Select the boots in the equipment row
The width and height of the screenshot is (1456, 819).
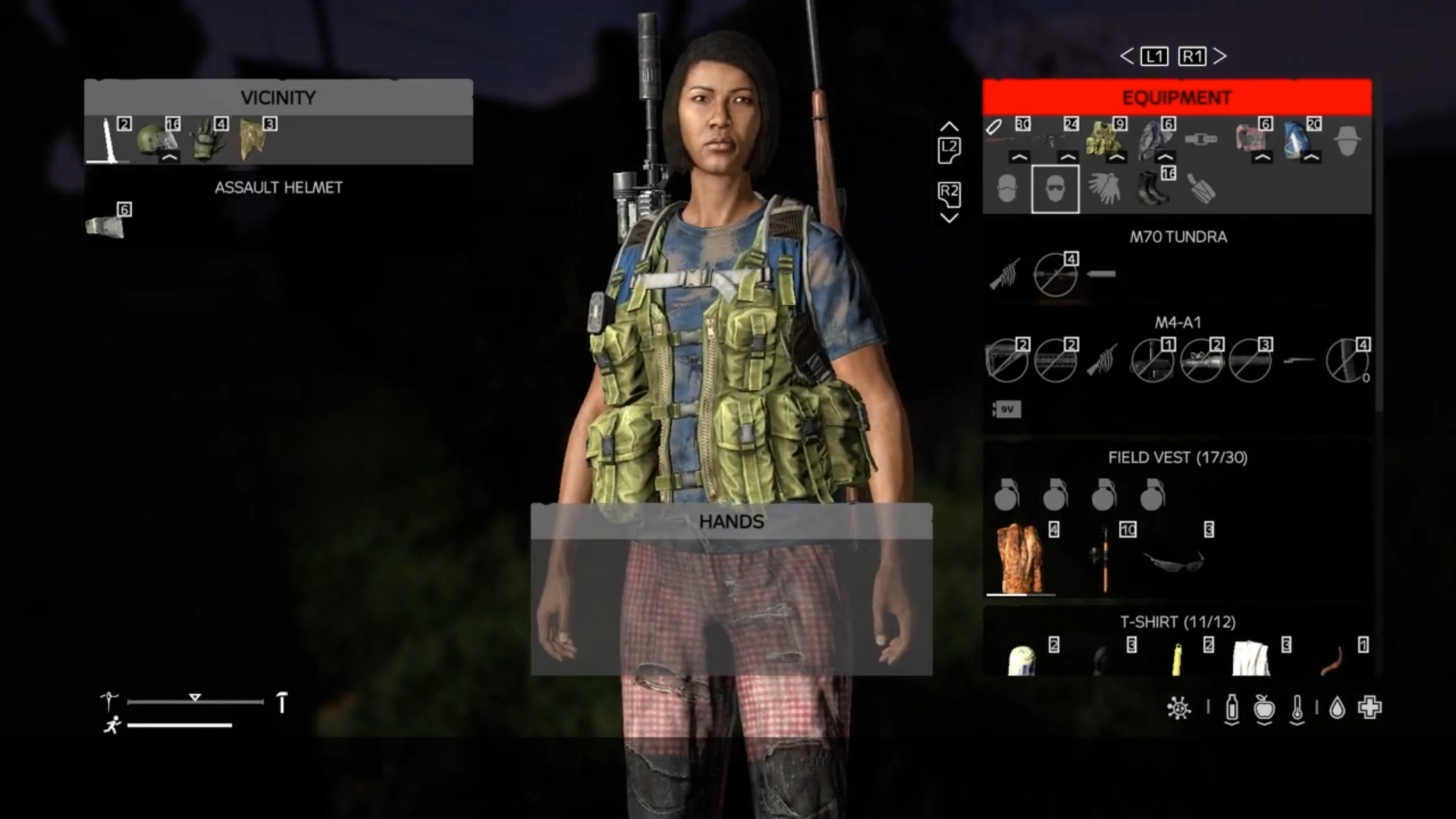click(x=1151, y=190)
